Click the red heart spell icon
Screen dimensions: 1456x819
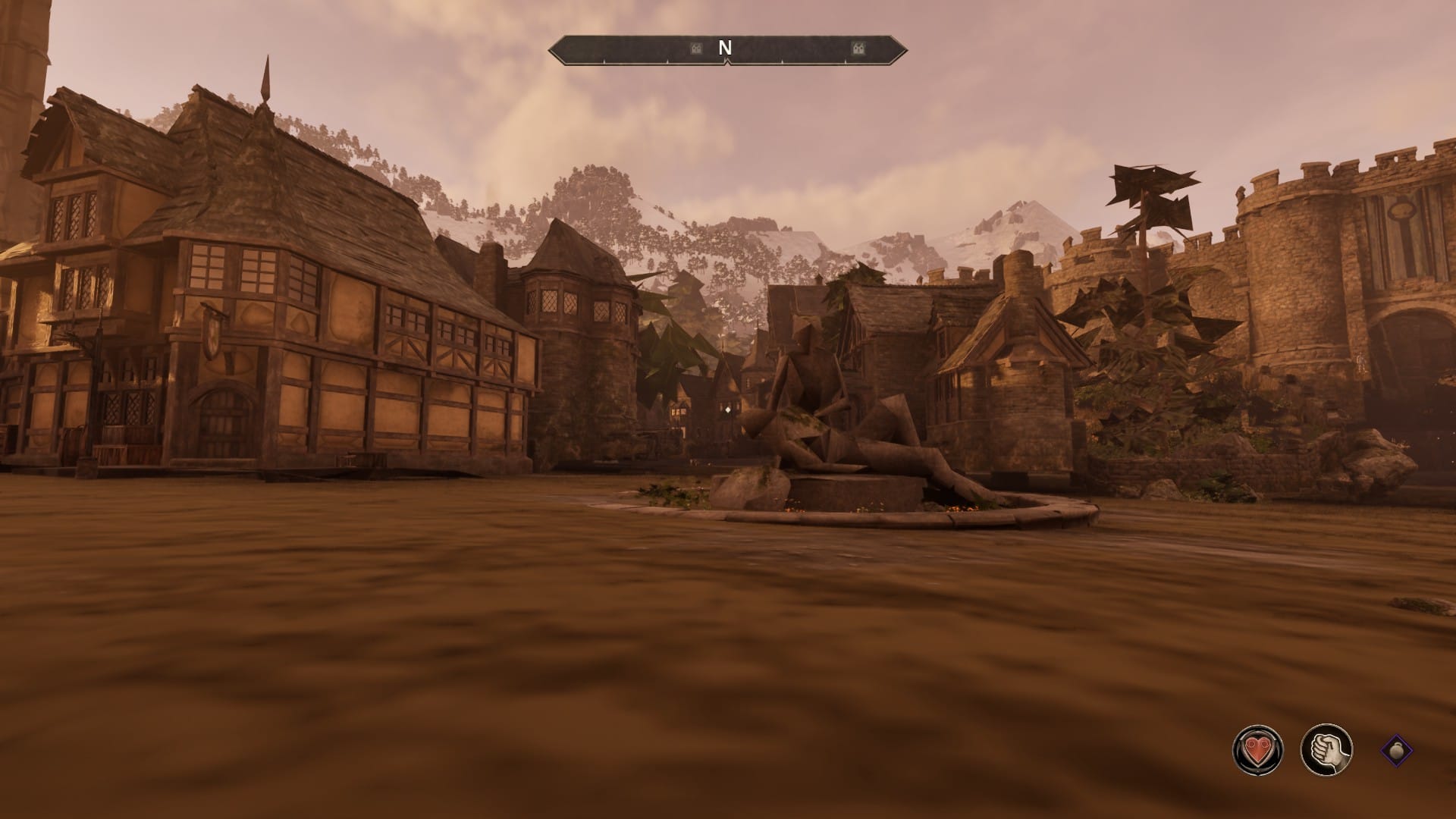1258,749
